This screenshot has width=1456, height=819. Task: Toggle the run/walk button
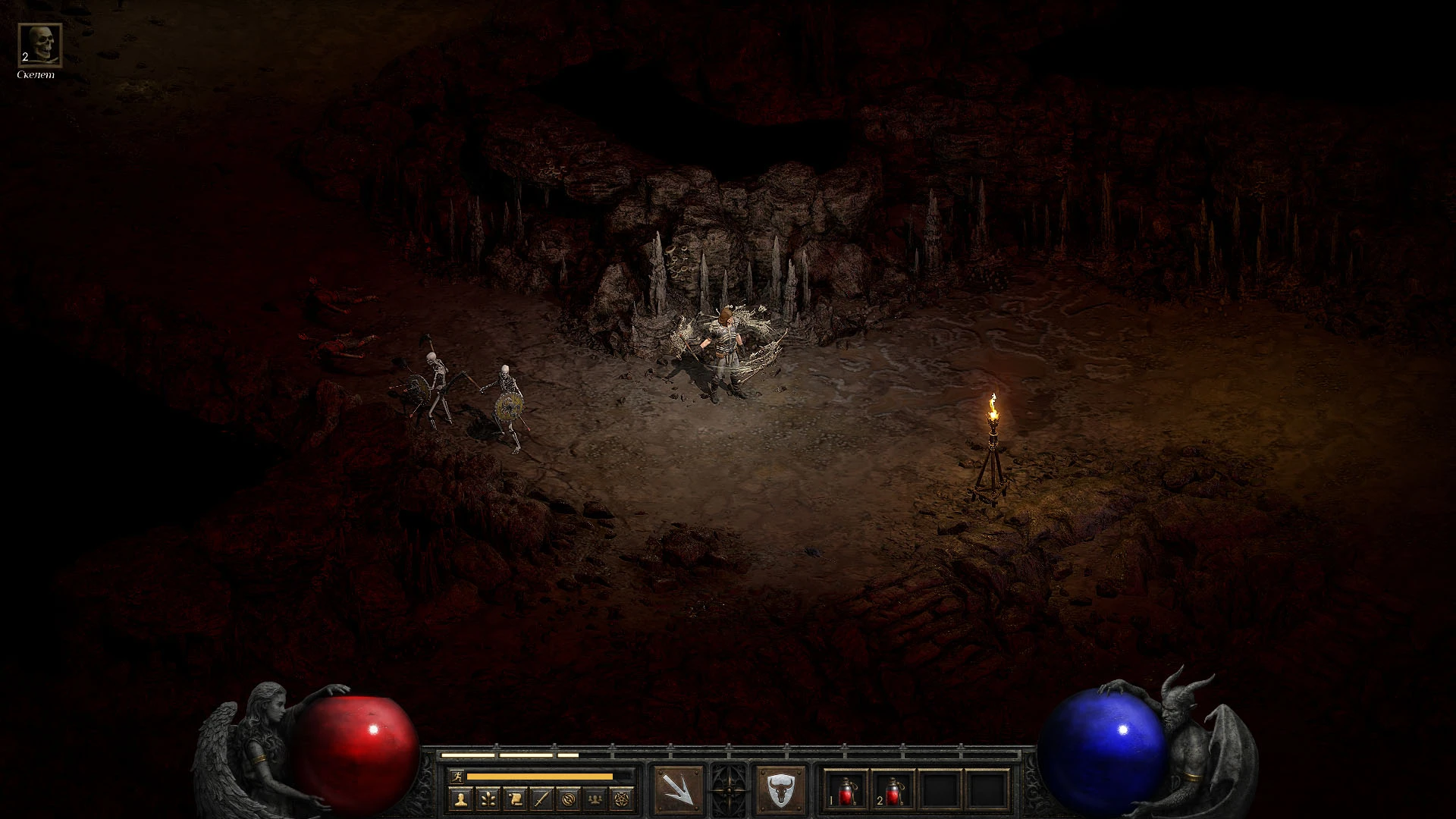click(x=455, y=776)
